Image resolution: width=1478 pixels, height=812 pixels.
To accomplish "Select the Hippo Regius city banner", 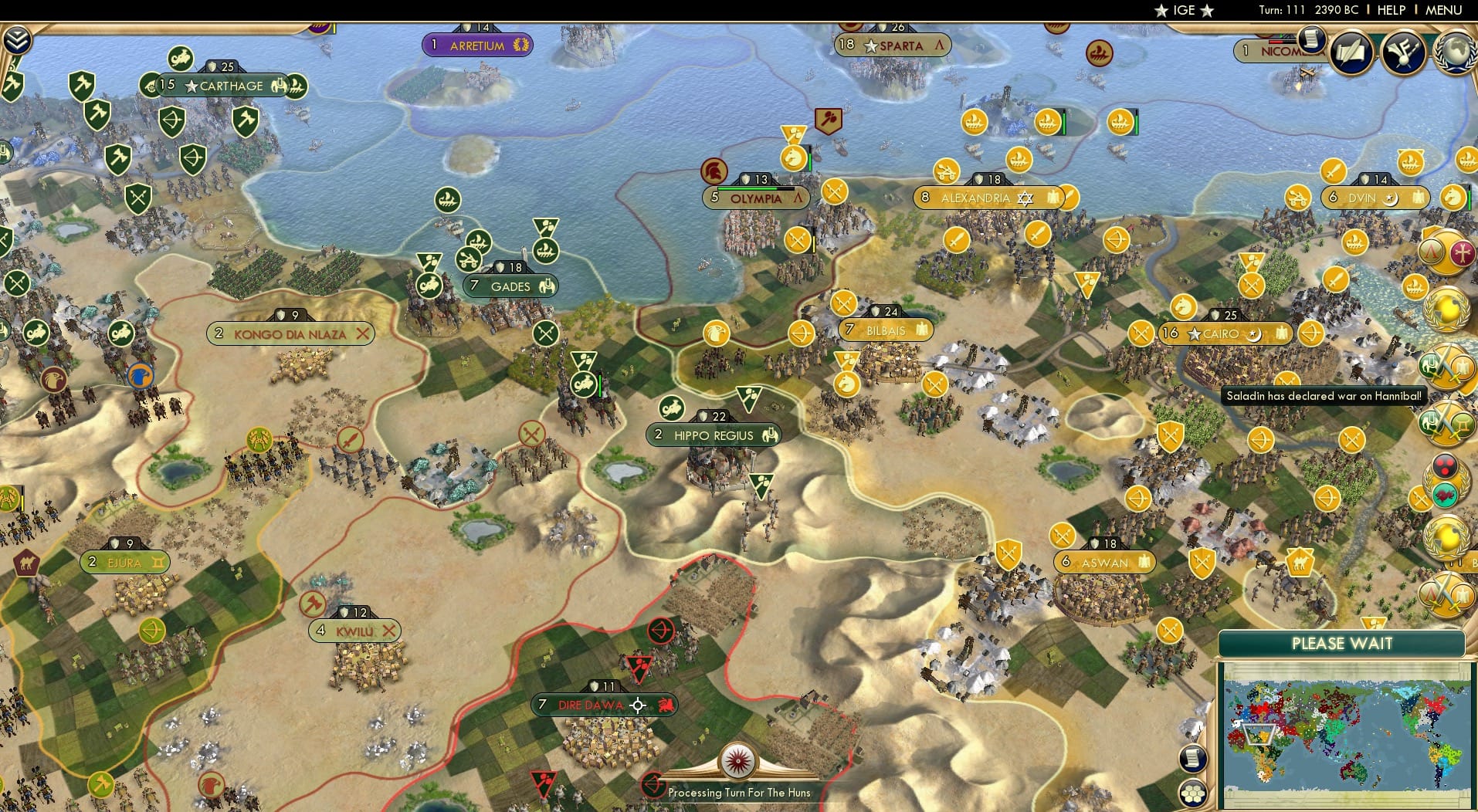I will [714, 435].
